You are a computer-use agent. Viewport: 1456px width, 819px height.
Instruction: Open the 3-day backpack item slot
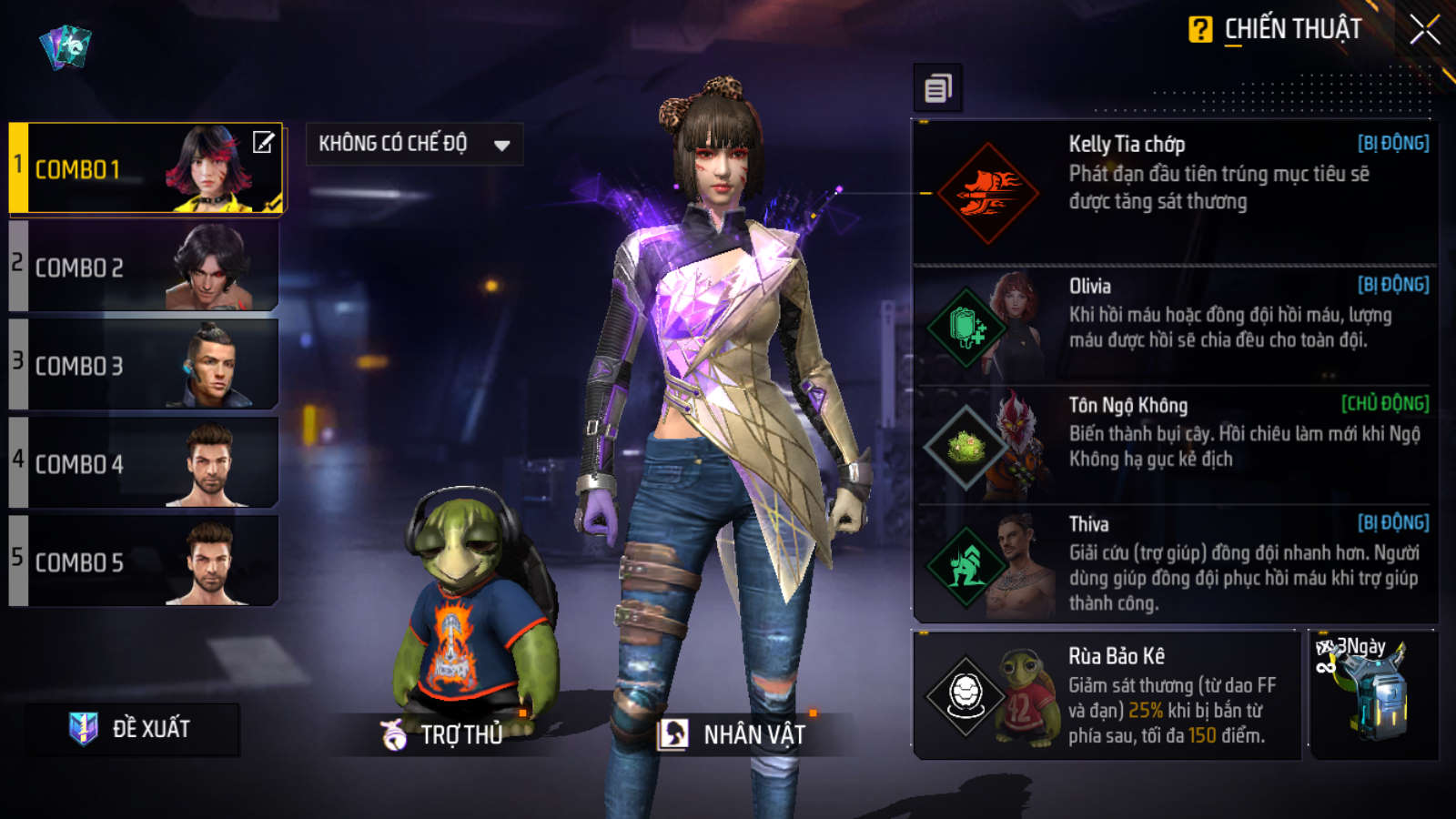click(x=1373, y=696)
